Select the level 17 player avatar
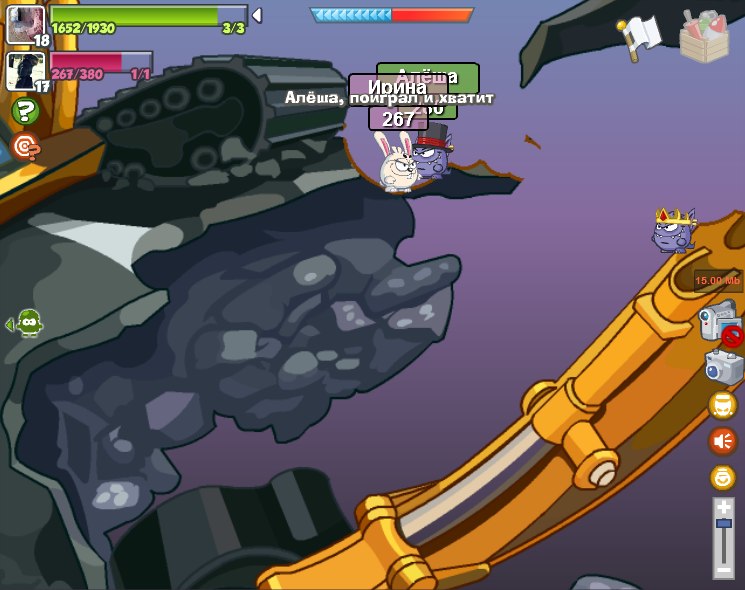The width and height of the screenshot is (745, 590). 25,71
